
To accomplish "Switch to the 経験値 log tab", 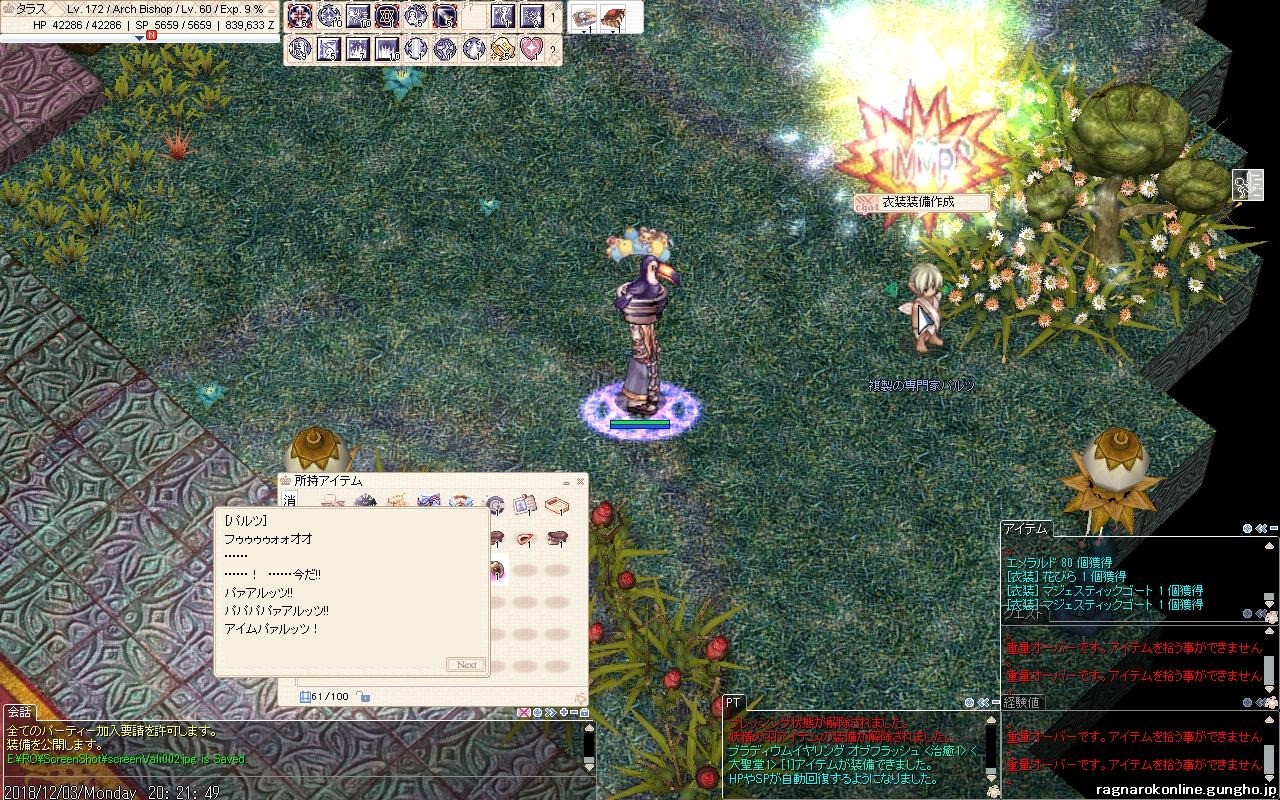I will 1022,703.
